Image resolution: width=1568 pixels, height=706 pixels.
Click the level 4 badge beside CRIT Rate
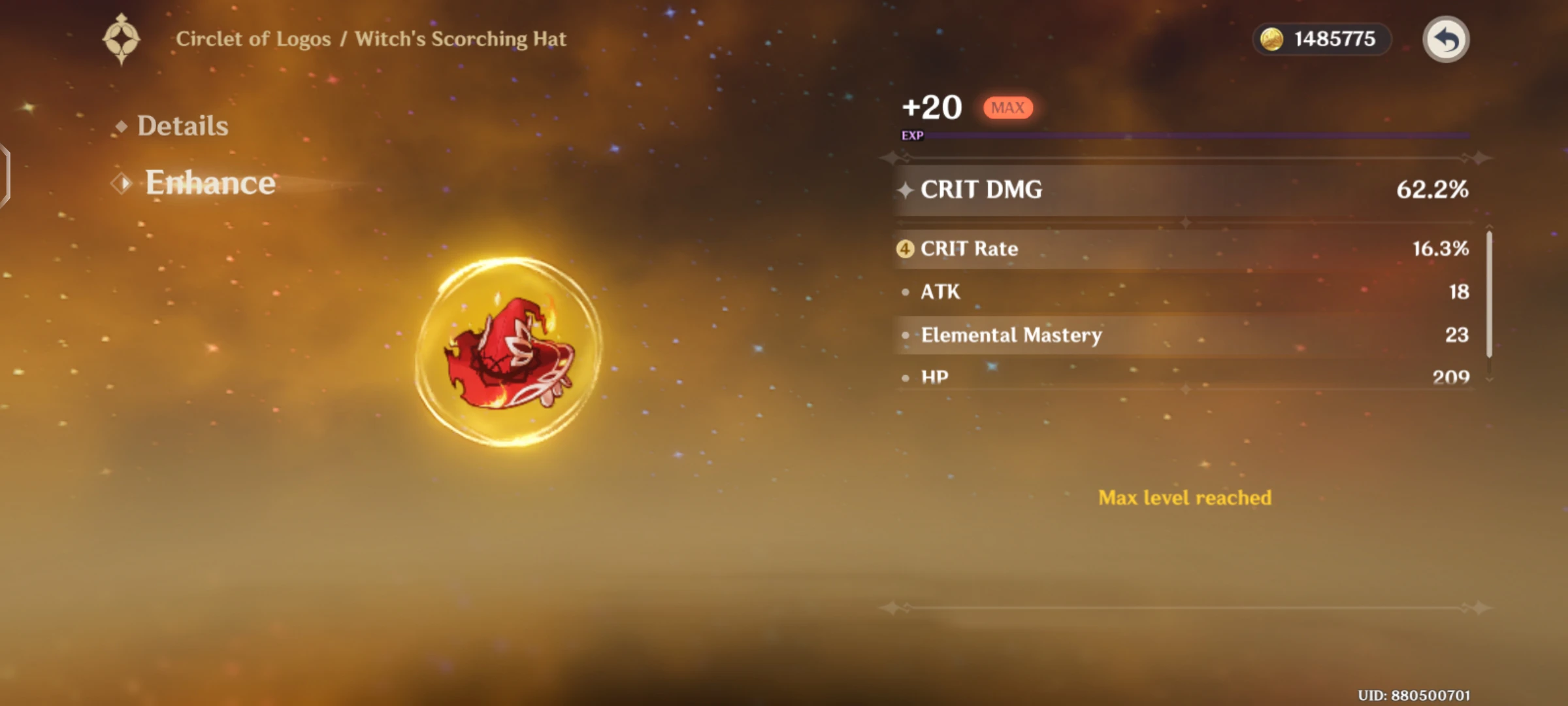(906, 248)
